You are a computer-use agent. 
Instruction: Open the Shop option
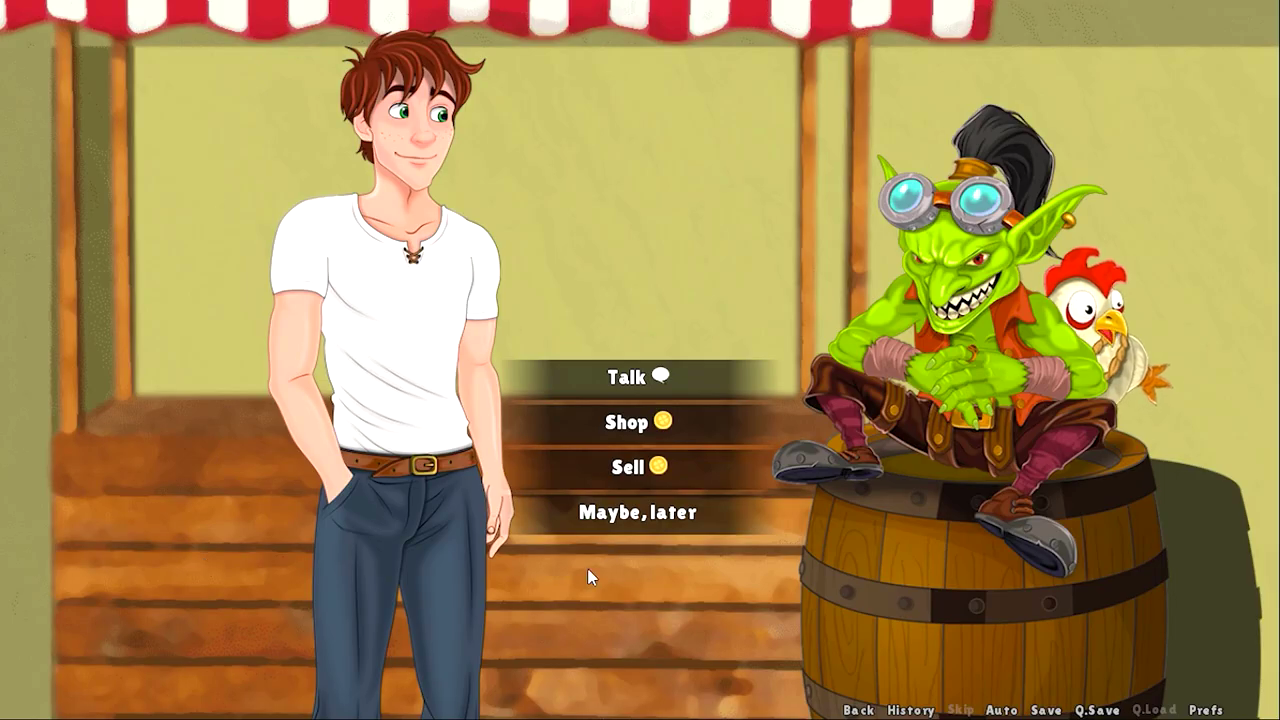coord(637,422)
